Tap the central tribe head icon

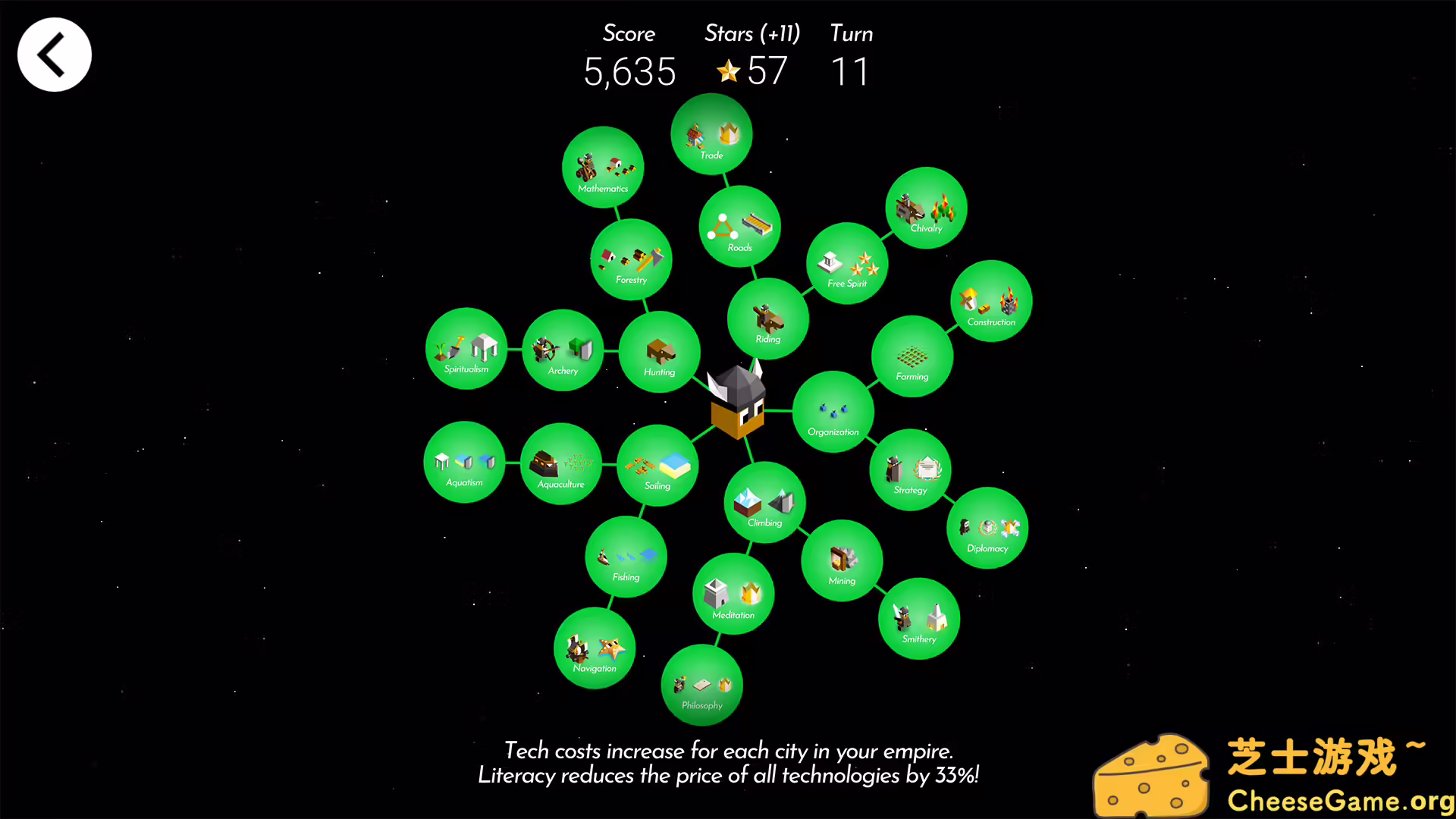coord(736,402)
